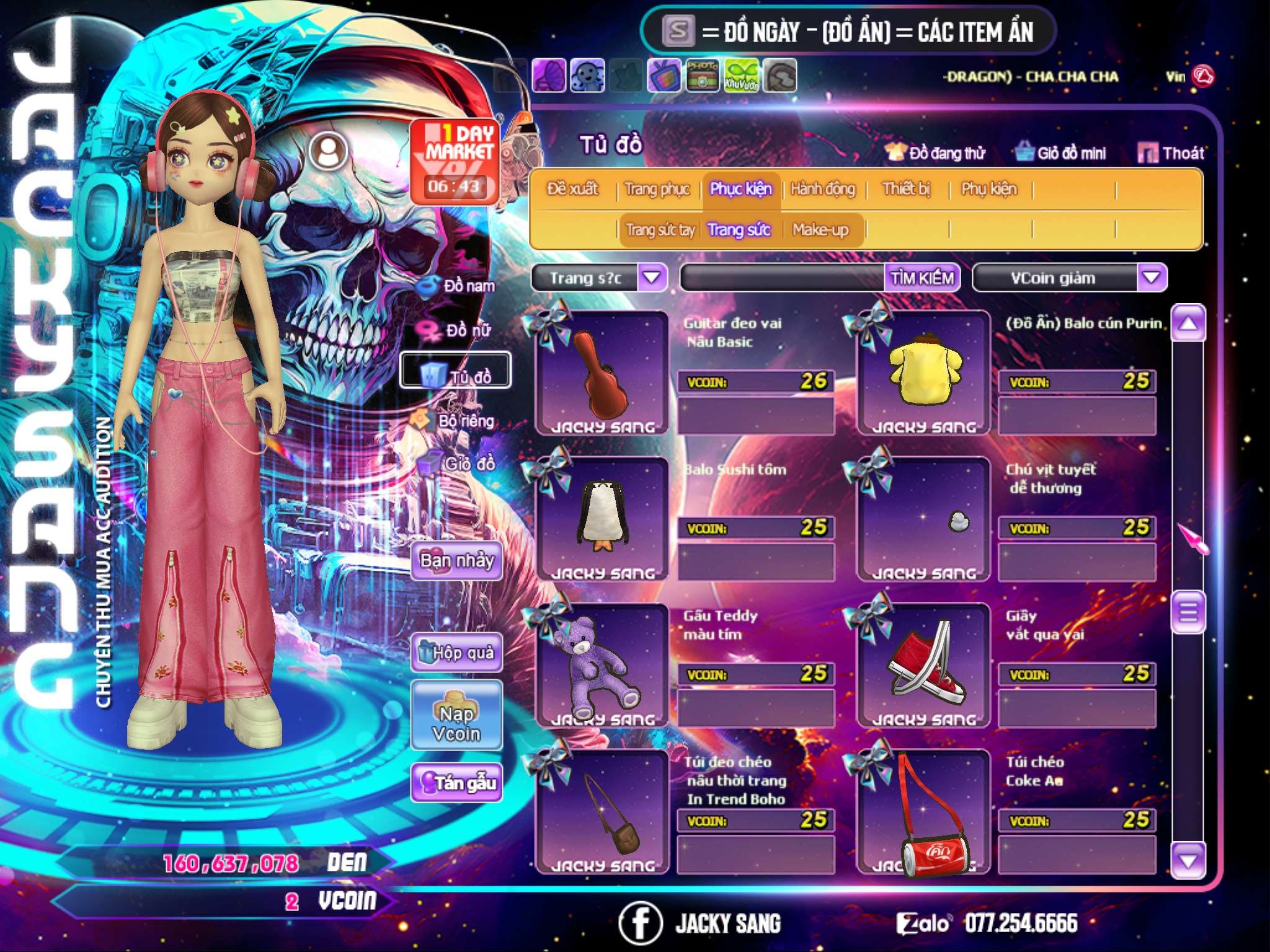The width and height of the screenshot is (1270, 952).
Task: Click the TÌM KIẾM search button
Action: [x=921, y=278]
